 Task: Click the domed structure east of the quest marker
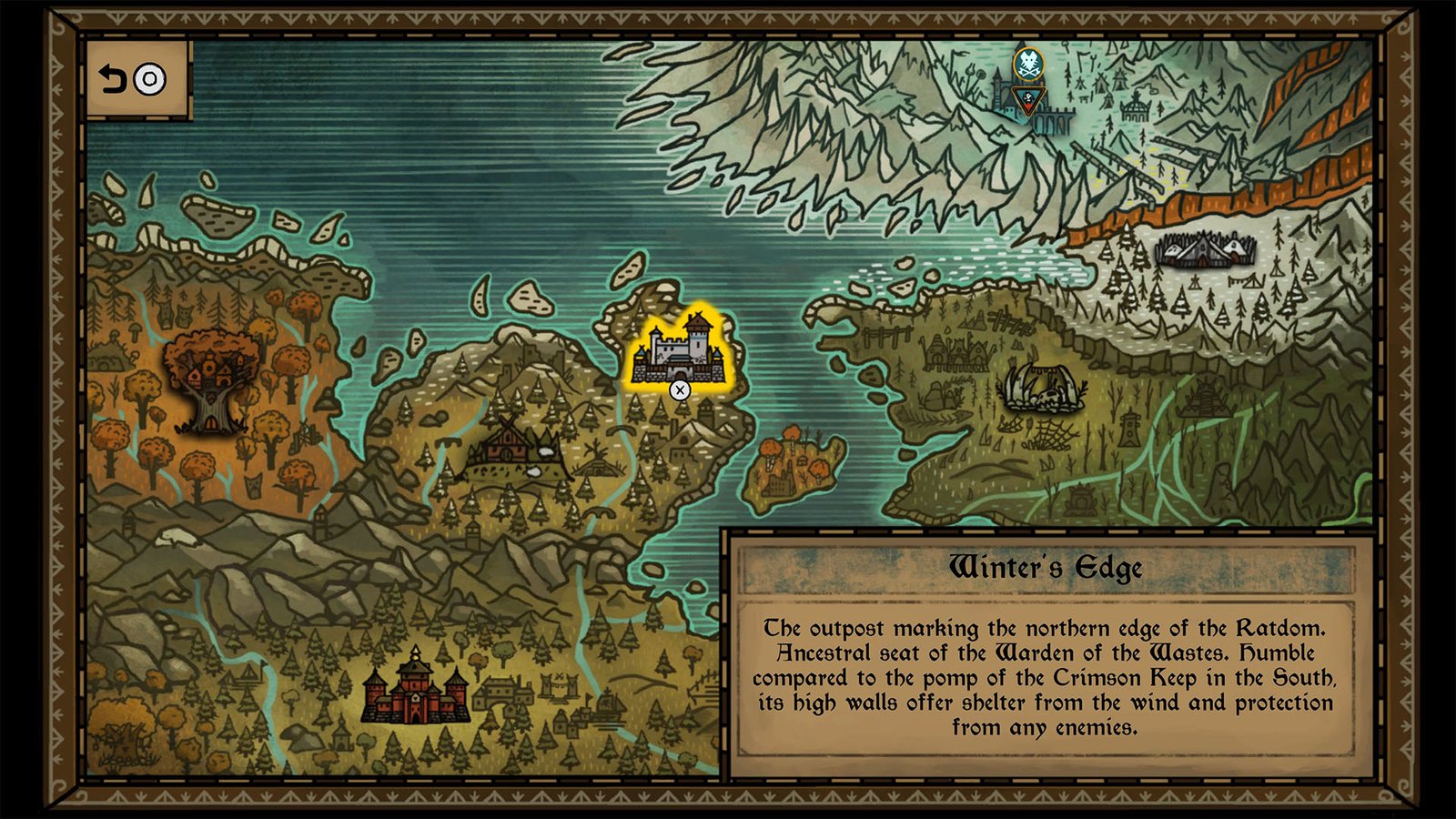click(x=1136, y=111)
